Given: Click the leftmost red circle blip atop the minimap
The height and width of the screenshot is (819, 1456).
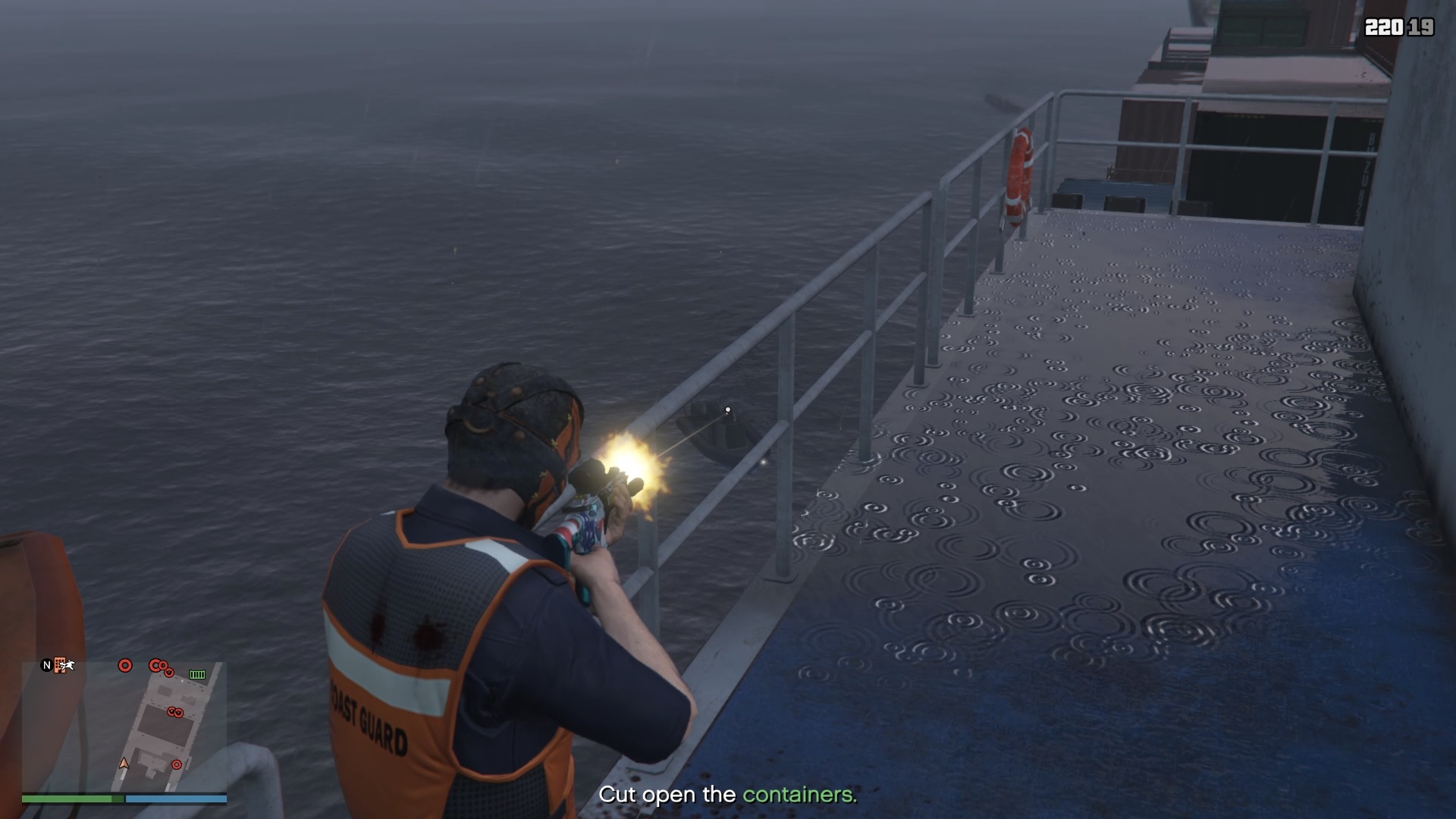Looking at the screenshot, I should point(125,666).
